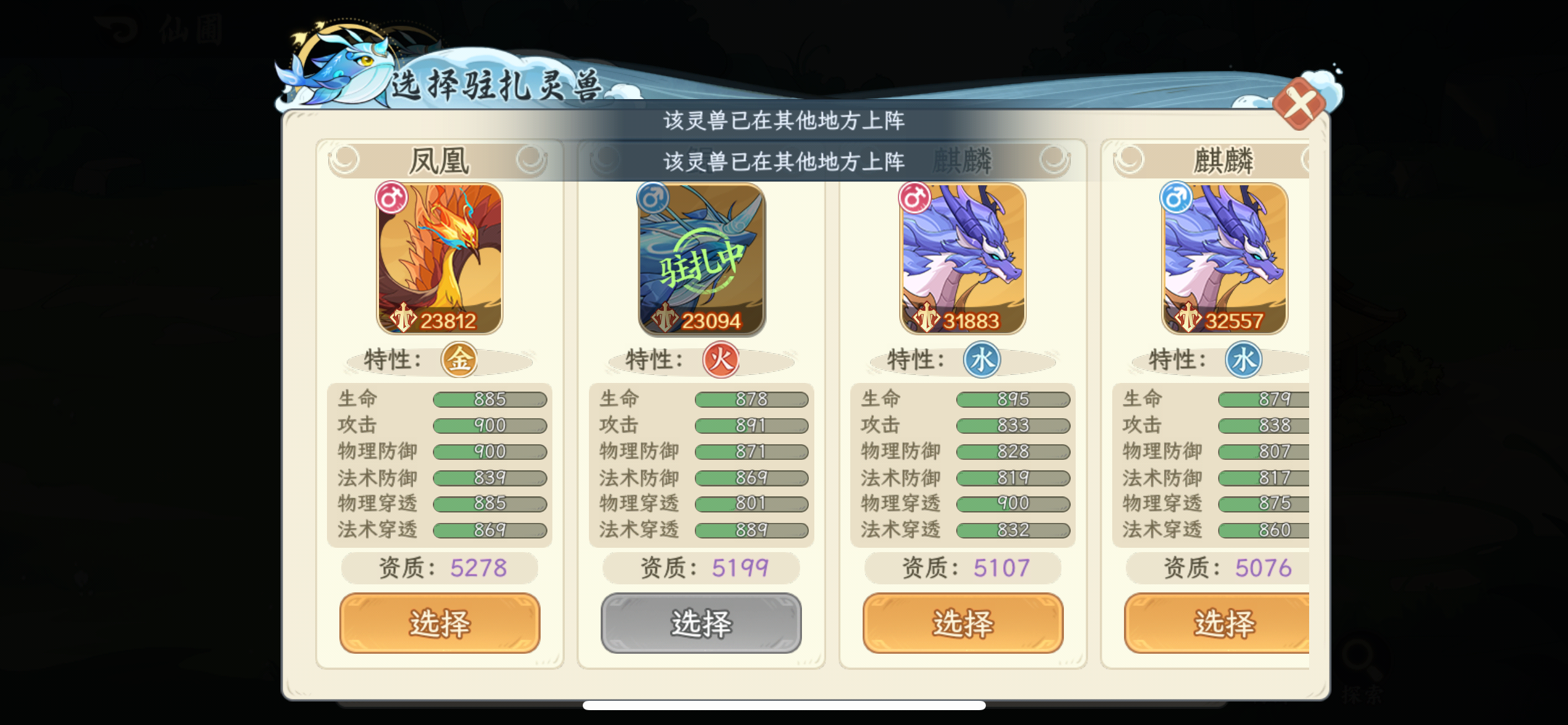Select the Phoenix portrait thumbnail

tap(440, 257)
